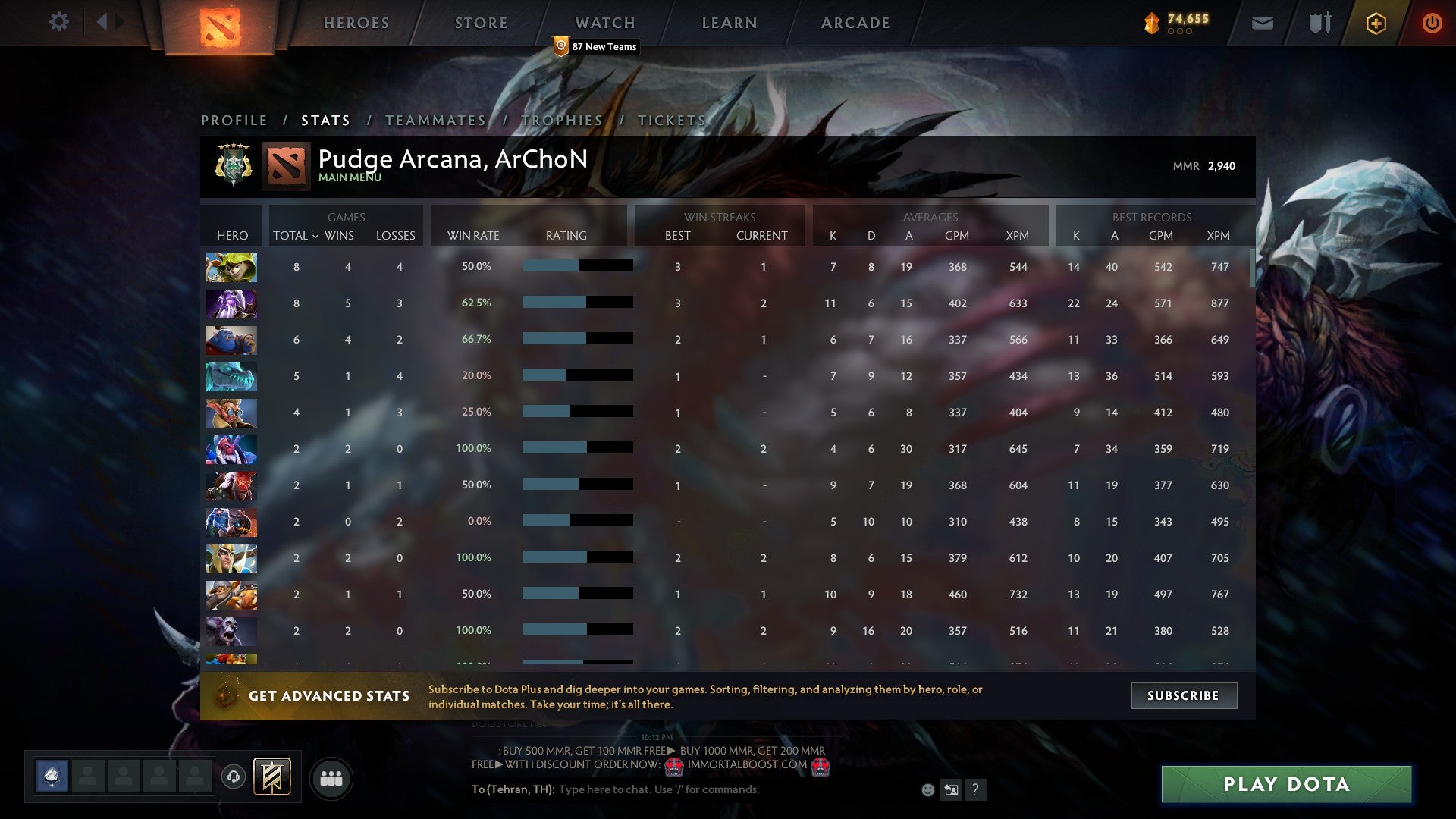The image size is (1456, 819).
Task: Open the emoji picker beside chat field
Action: click(x=929, y=789)
